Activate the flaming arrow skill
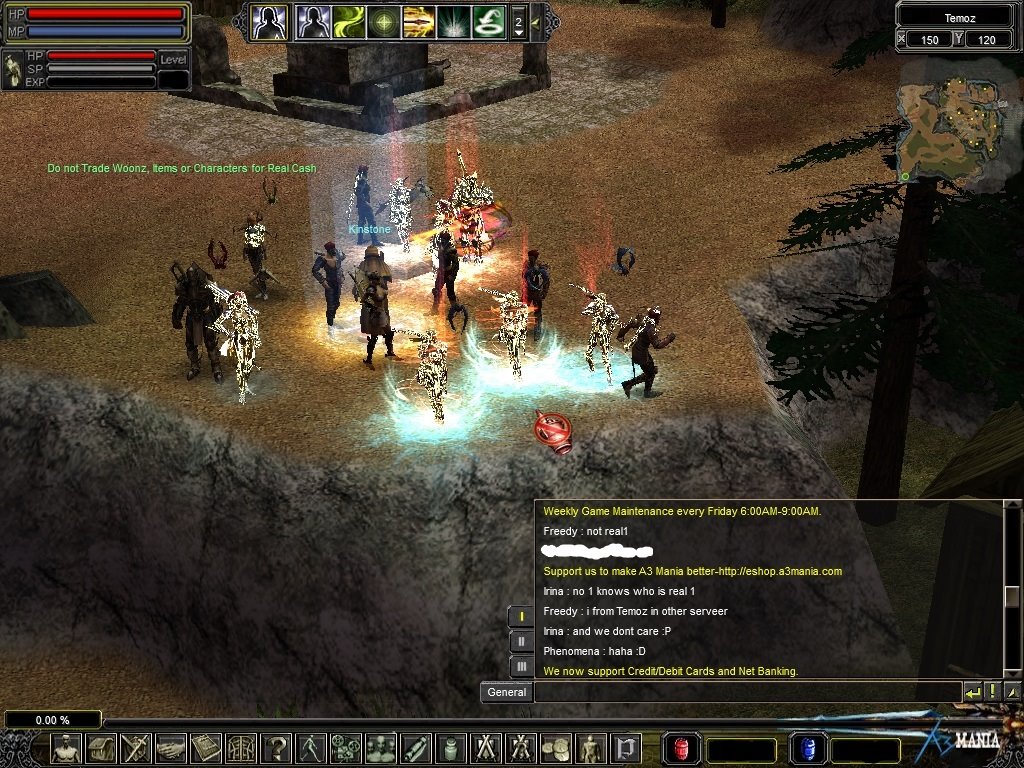The width and height of the screenshot is (1024, 768). (x=418, y=21)
